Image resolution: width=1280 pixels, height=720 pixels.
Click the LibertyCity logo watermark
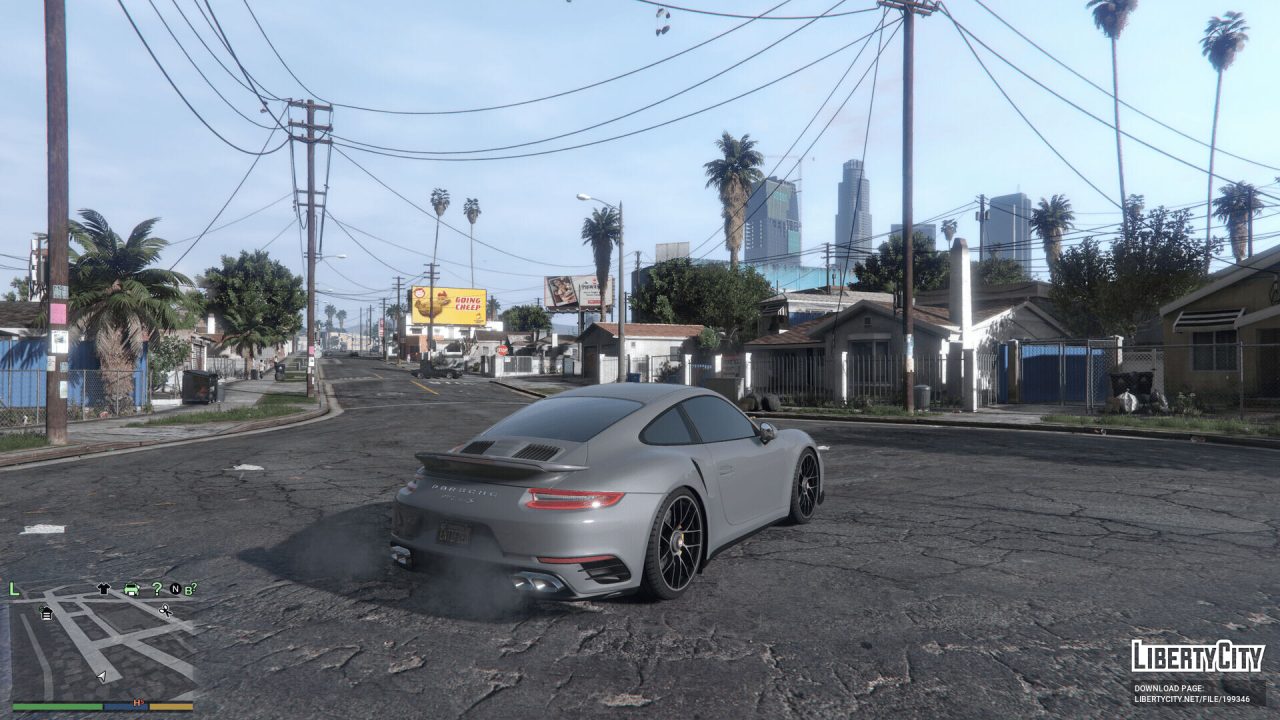[1197, 655]
